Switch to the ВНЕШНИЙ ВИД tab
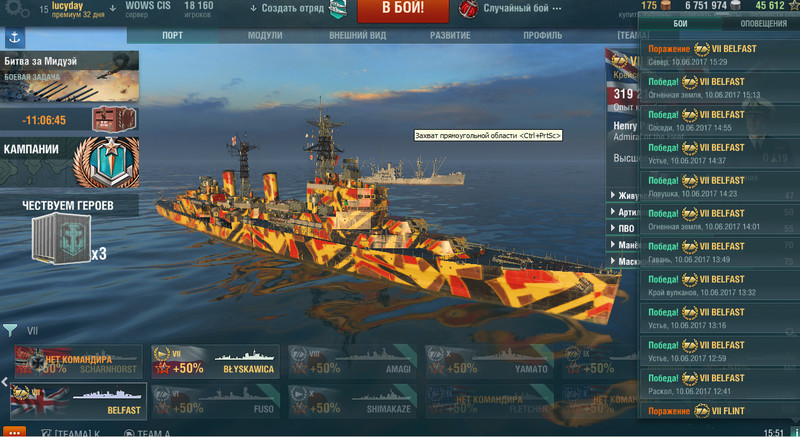800x437 pixels. tap(359, 35)
